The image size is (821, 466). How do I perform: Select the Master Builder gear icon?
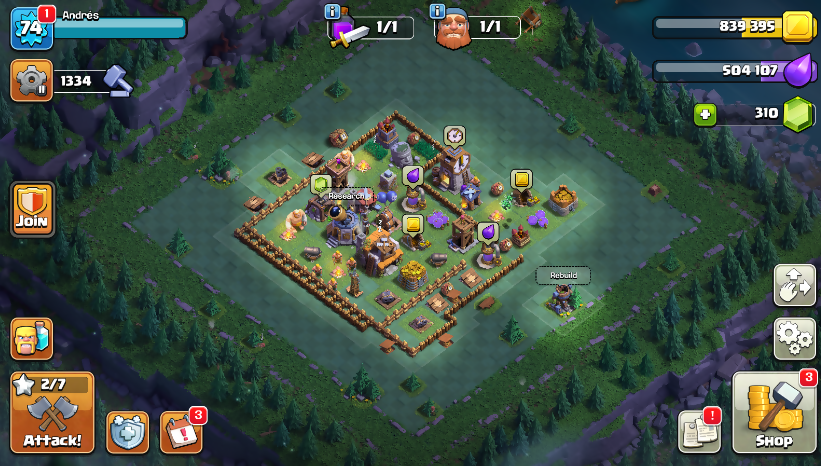pyautogui.click(x=31, y=81)
